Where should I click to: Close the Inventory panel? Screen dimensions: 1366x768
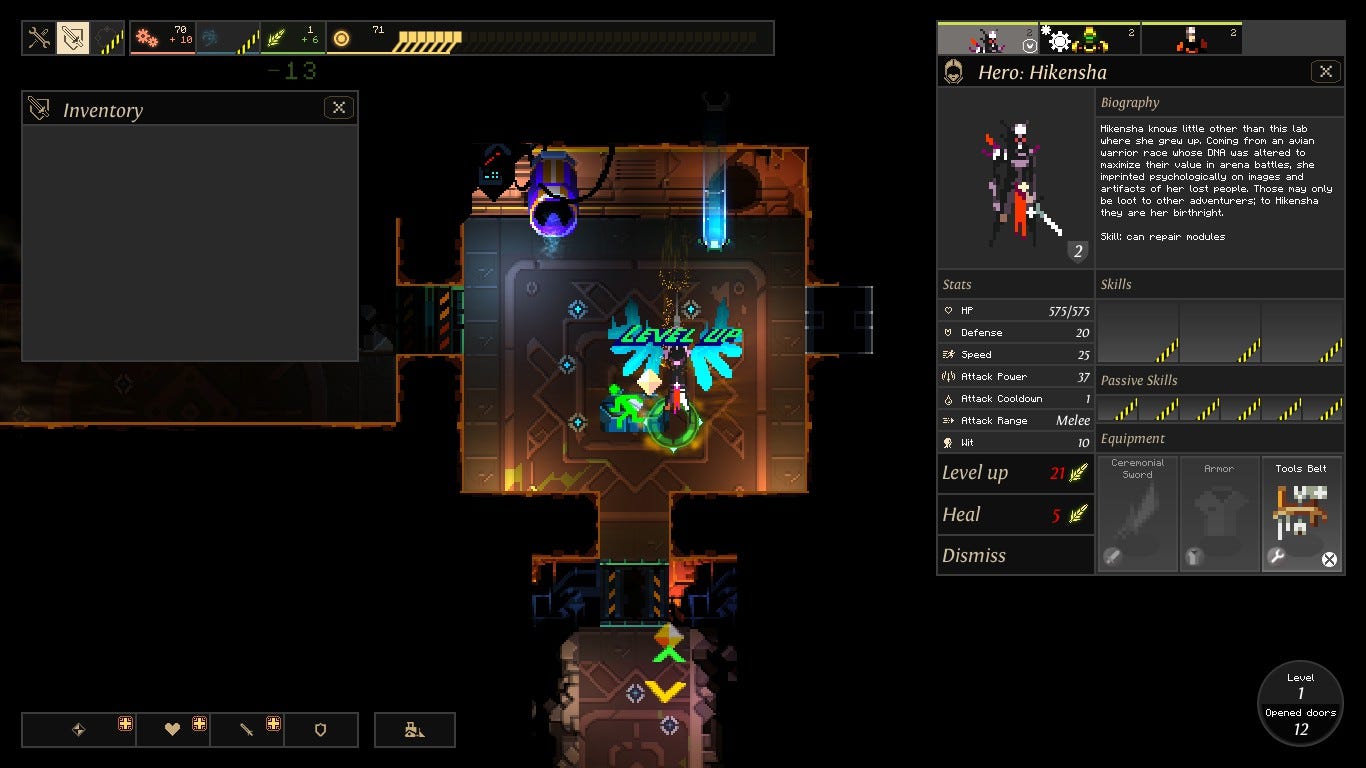click(339, 108)
